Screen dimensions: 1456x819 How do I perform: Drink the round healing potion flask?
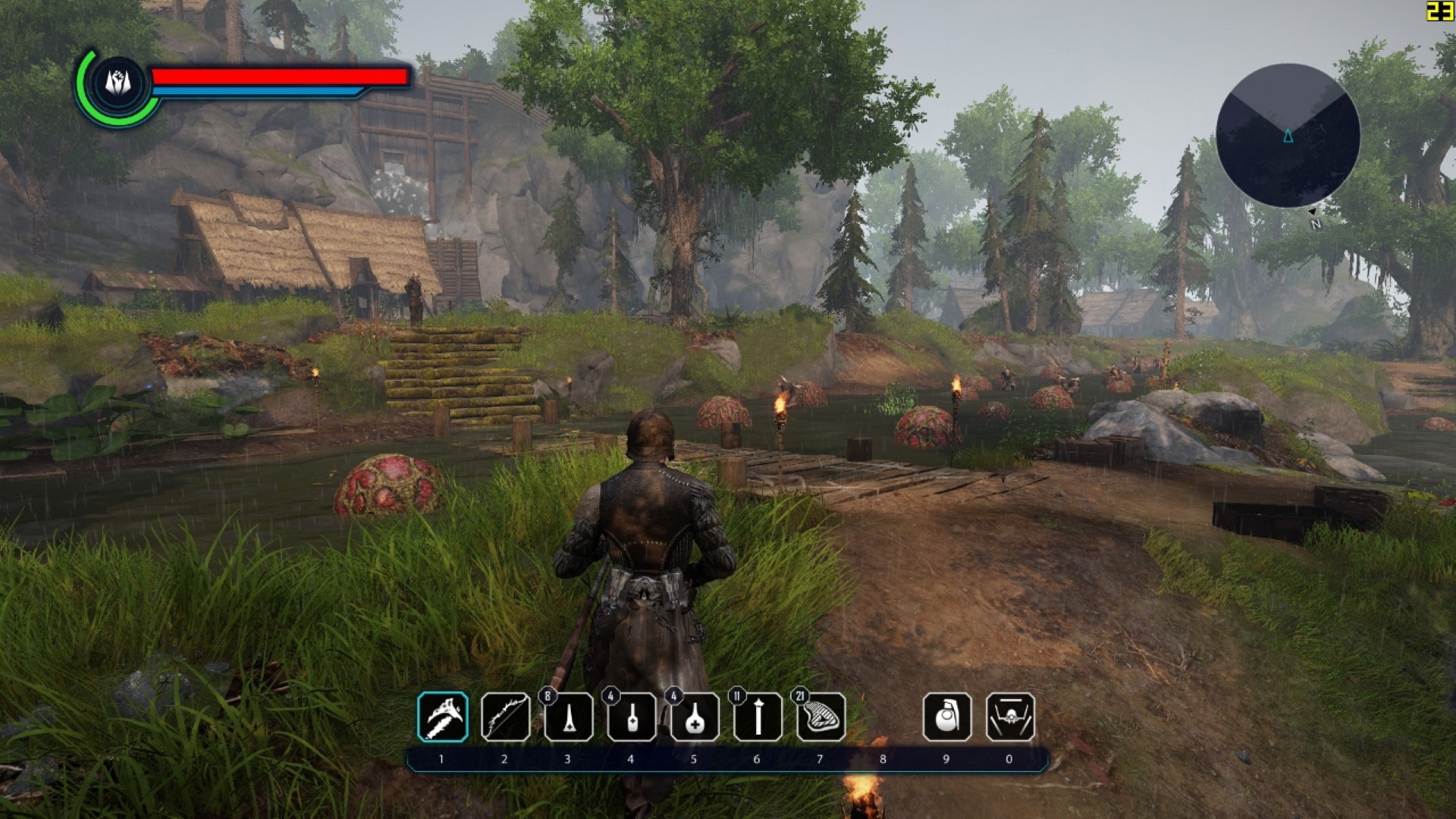(x=695, y=717)
